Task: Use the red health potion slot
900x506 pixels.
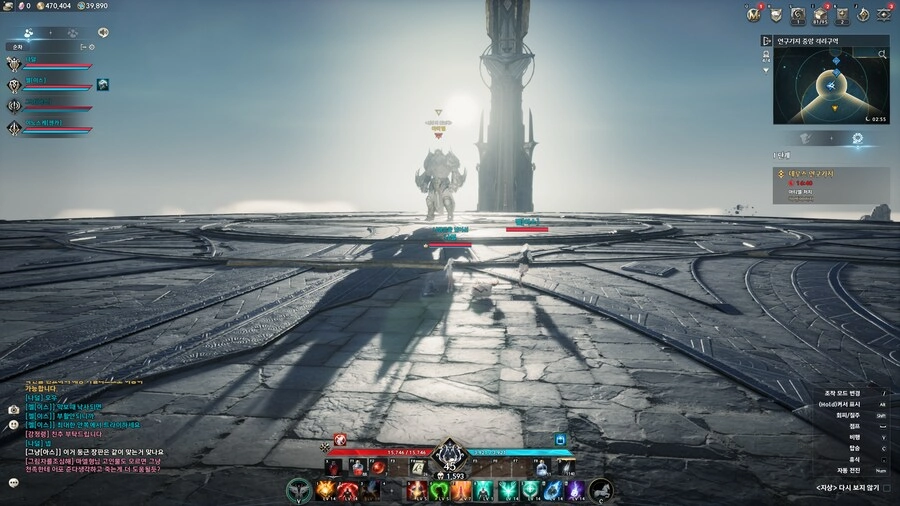Action: click(355, 466)
